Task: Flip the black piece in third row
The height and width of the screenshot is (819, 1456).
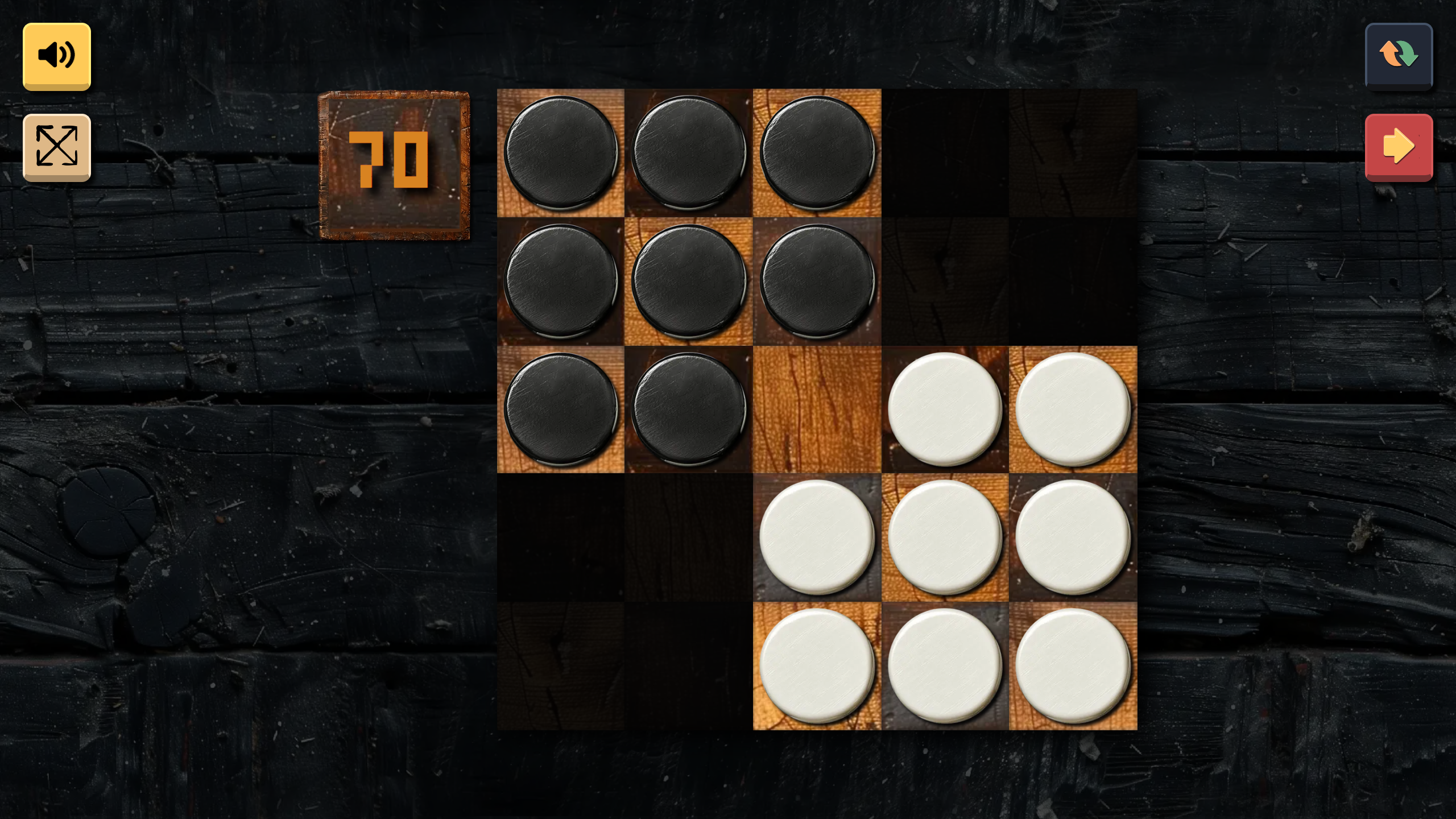Action: (560, 408)
